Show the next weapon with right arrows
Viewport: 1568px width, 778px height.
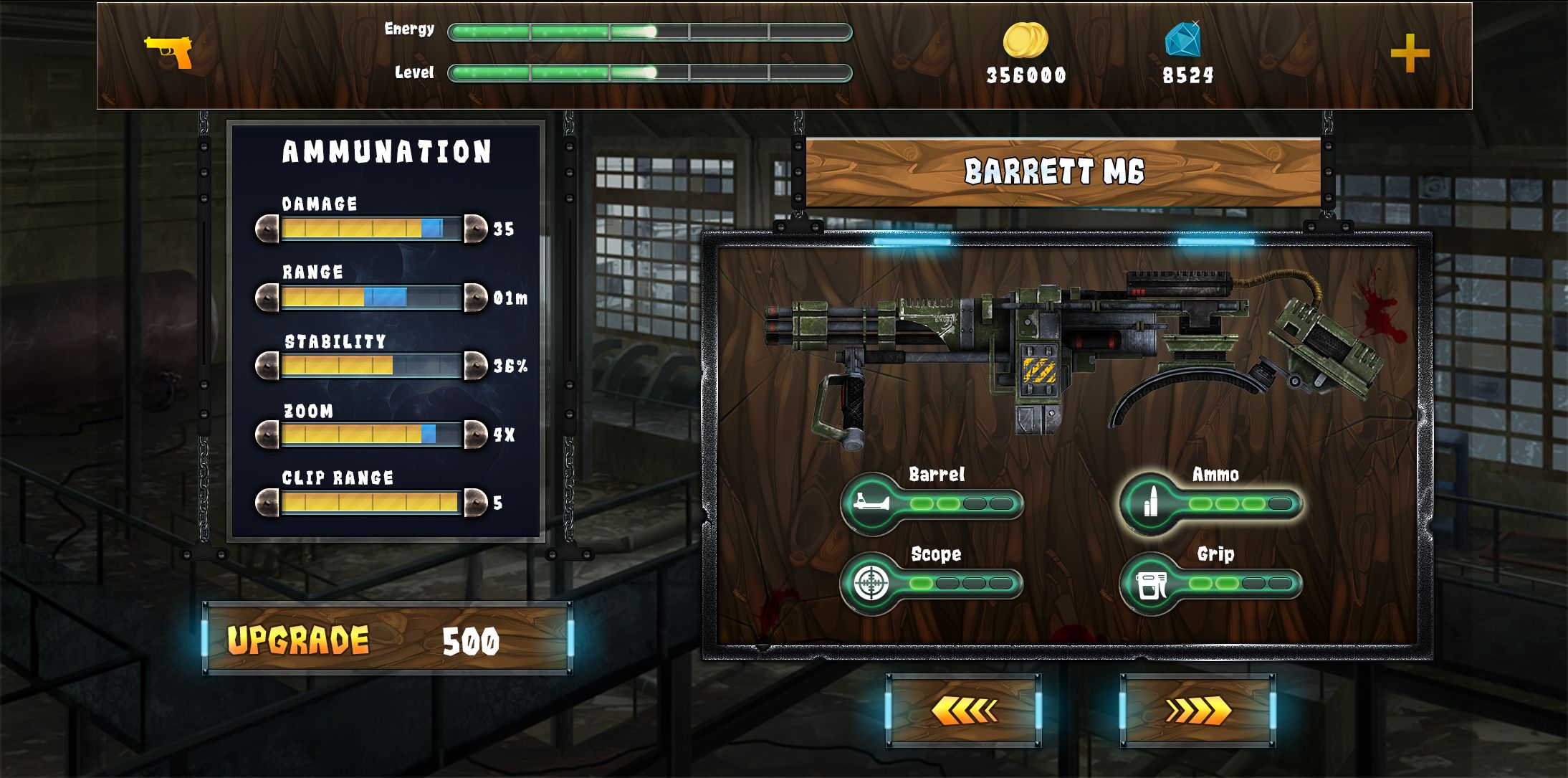pos(1197,711)
